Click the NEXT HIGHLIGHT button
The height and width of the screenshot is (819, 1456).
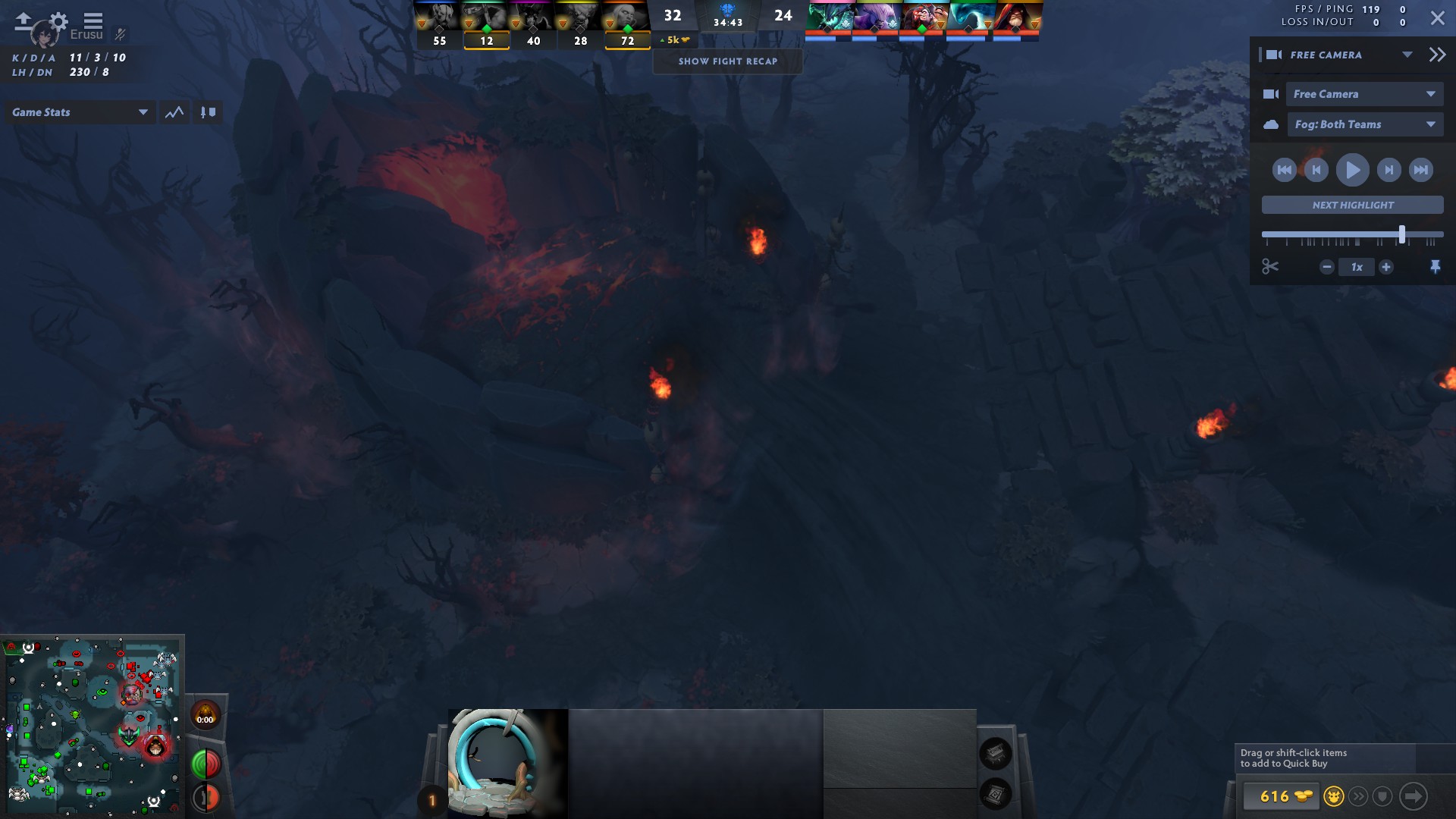[1352, 205]
